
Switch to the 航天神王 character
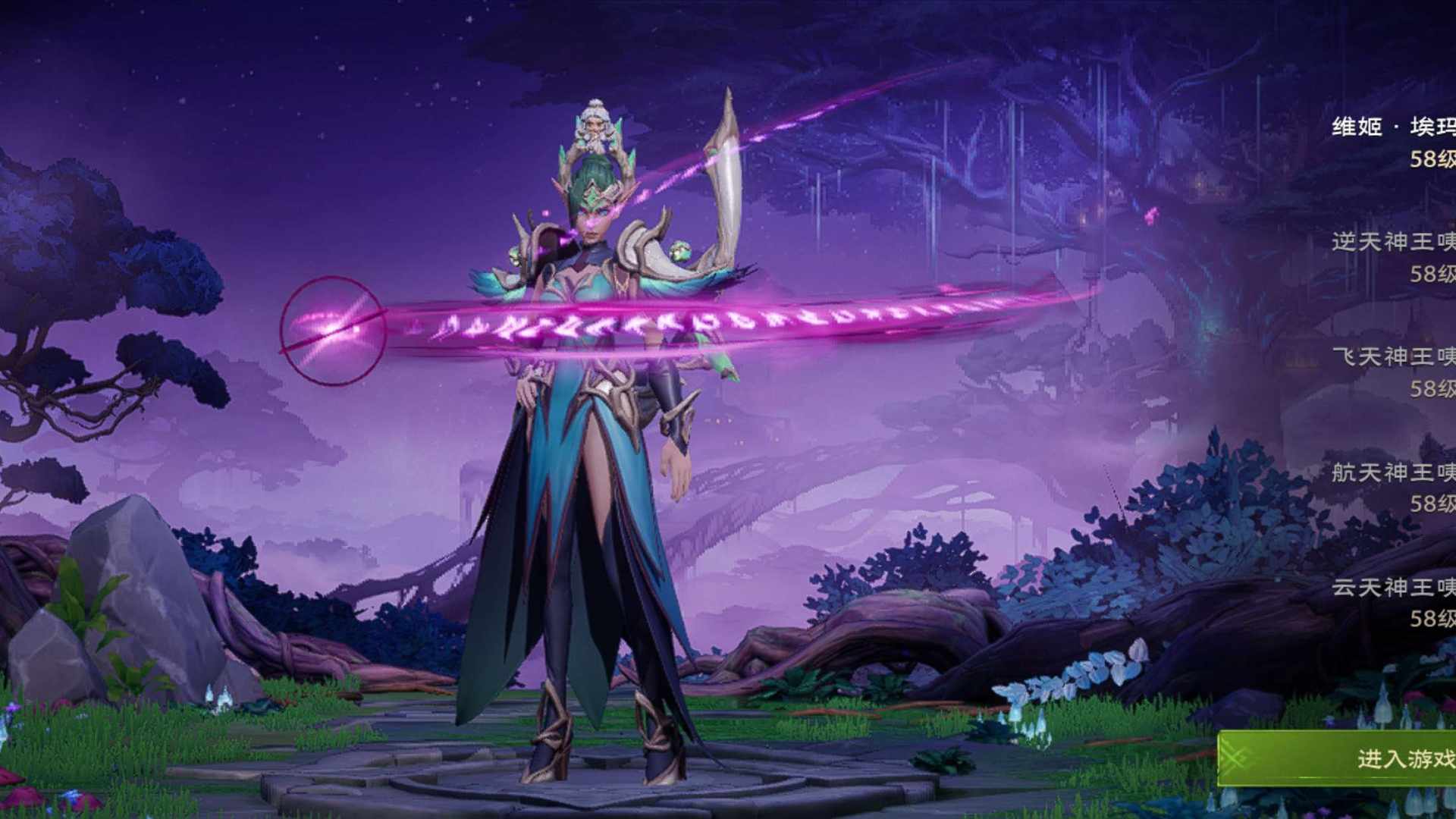pyautogui.click(x=1394, y=487)
